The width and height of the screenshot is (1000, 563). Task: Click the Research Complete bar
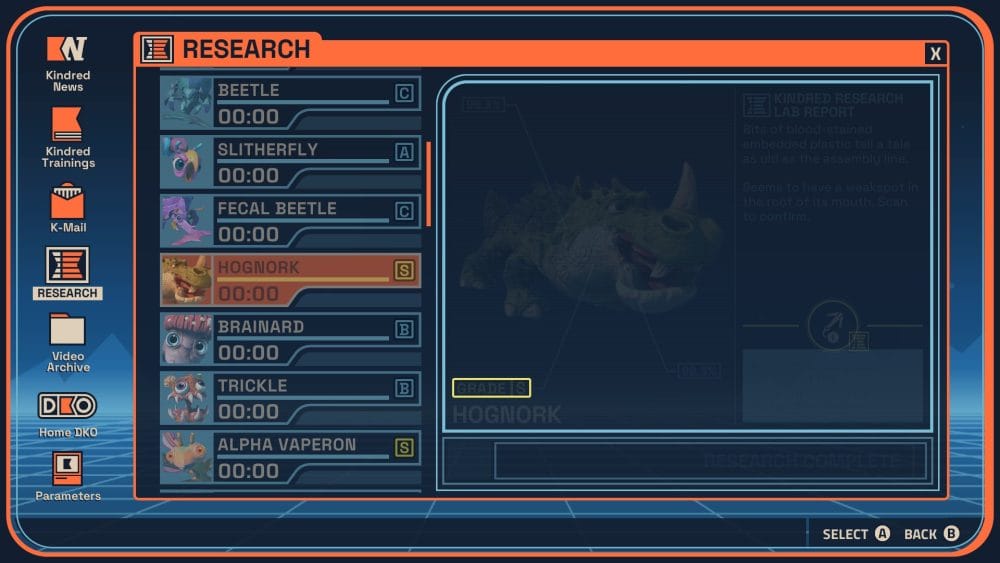pos(710,461)
